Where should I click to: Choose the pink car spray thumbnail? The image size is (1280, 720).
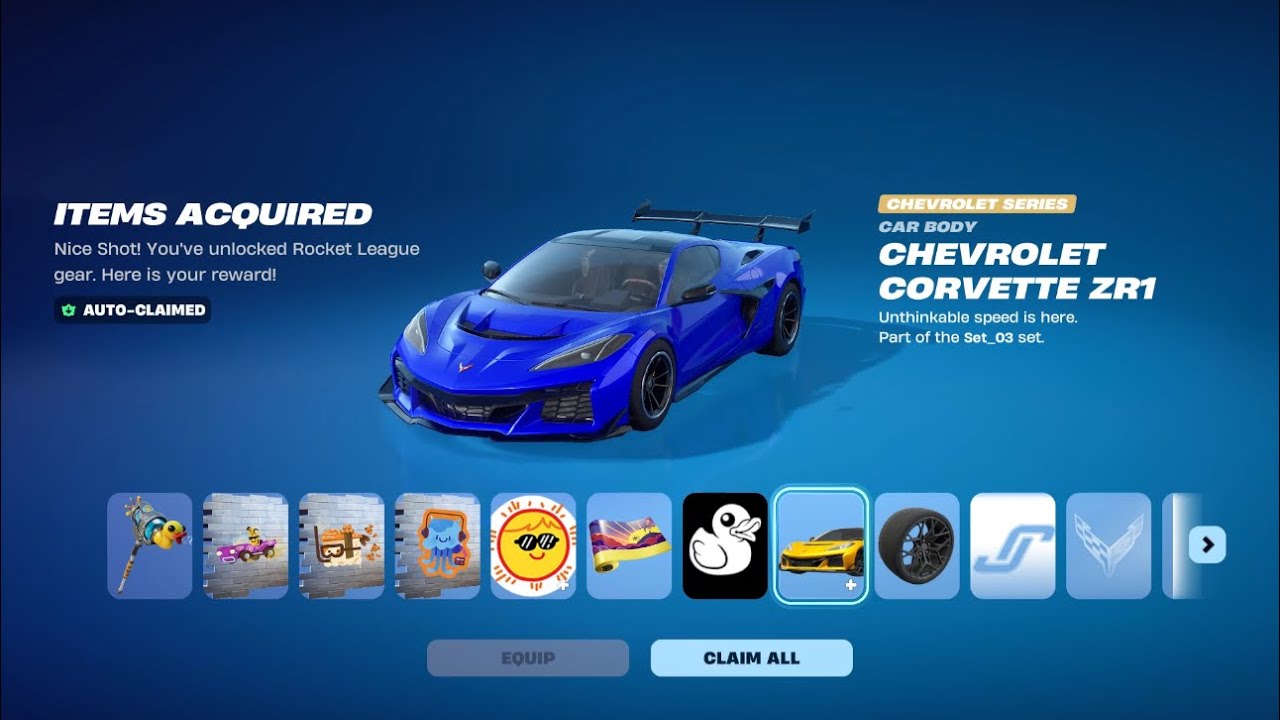pyautogui.click(x=246, y=546)
